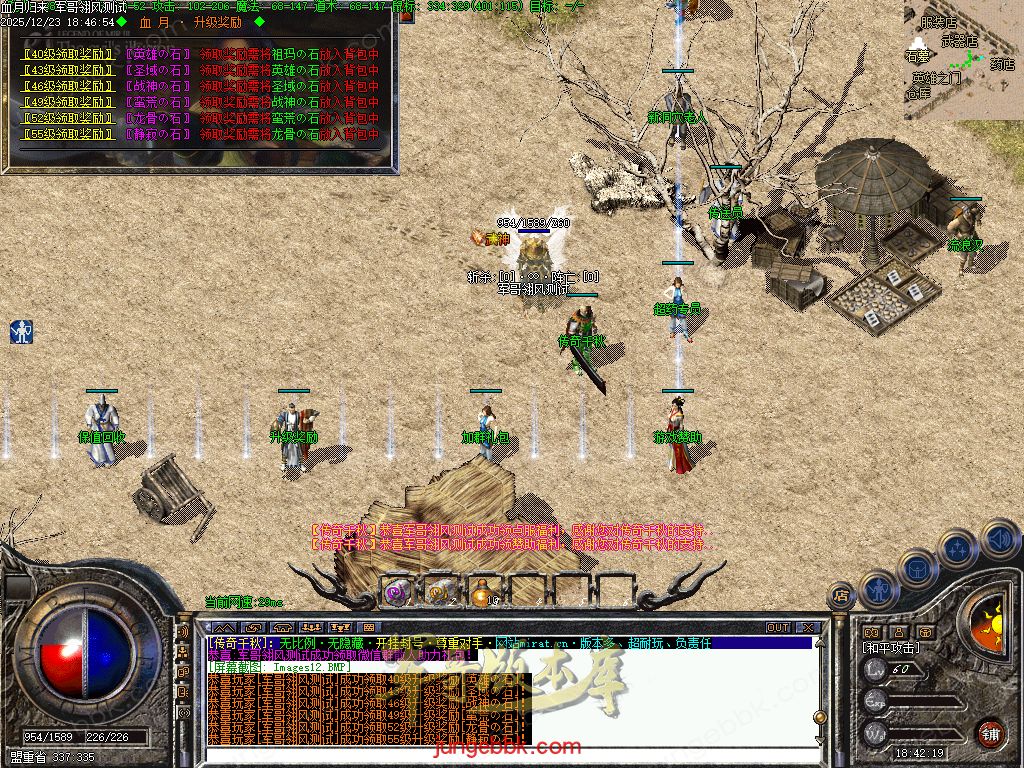Screen dimensions: 1024x768
Task: Use the purple swirl scroll in the belt
Action: click(x=397, y=592)
